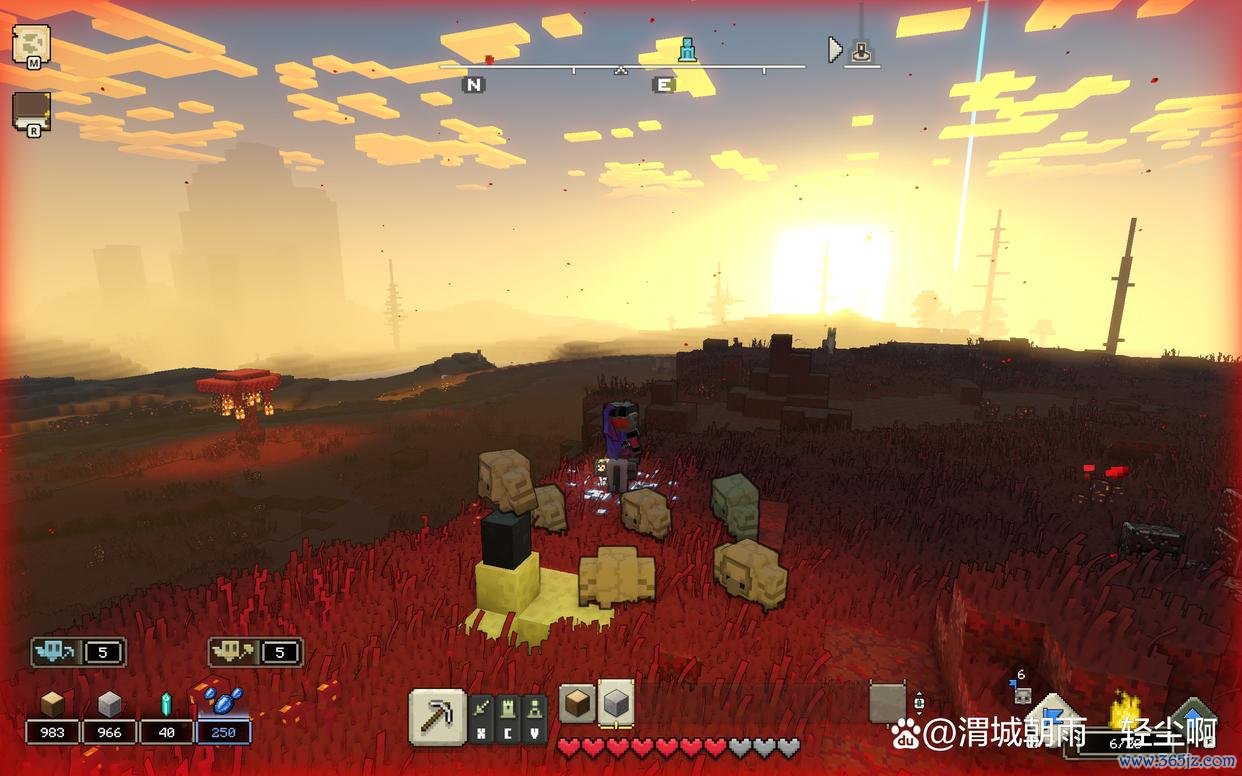Choose the wood block hotbar slot
1242x776 pixels.
tap(577, 704)
